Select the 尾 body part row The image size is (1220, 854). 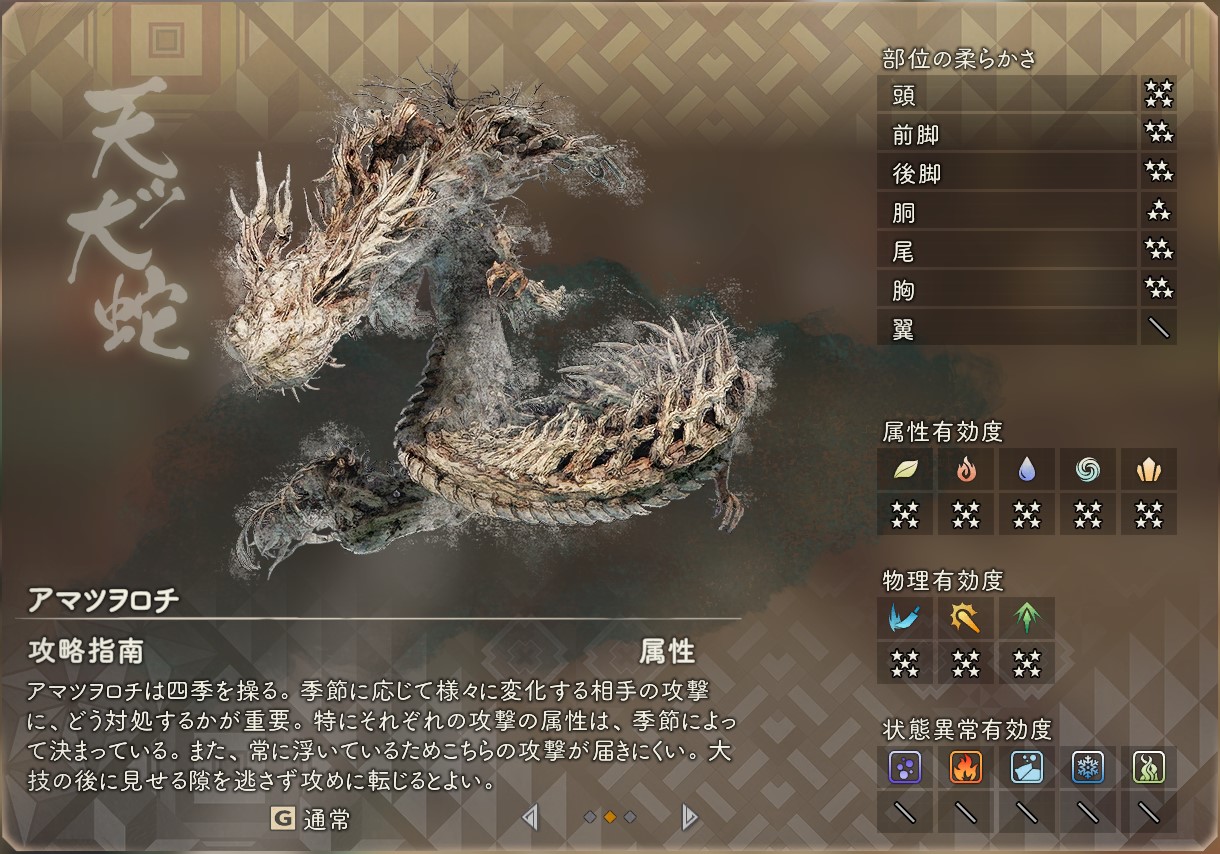[x=1006, y=251]
